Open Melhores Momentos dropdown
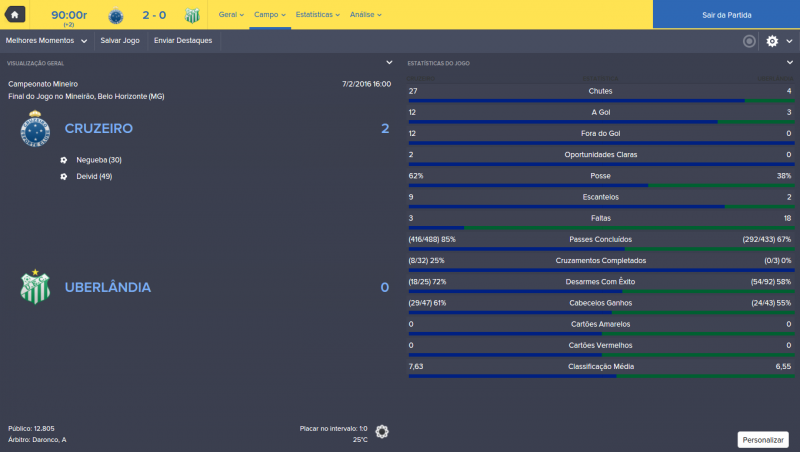This screenshot has height=452, width=800. 46,41
